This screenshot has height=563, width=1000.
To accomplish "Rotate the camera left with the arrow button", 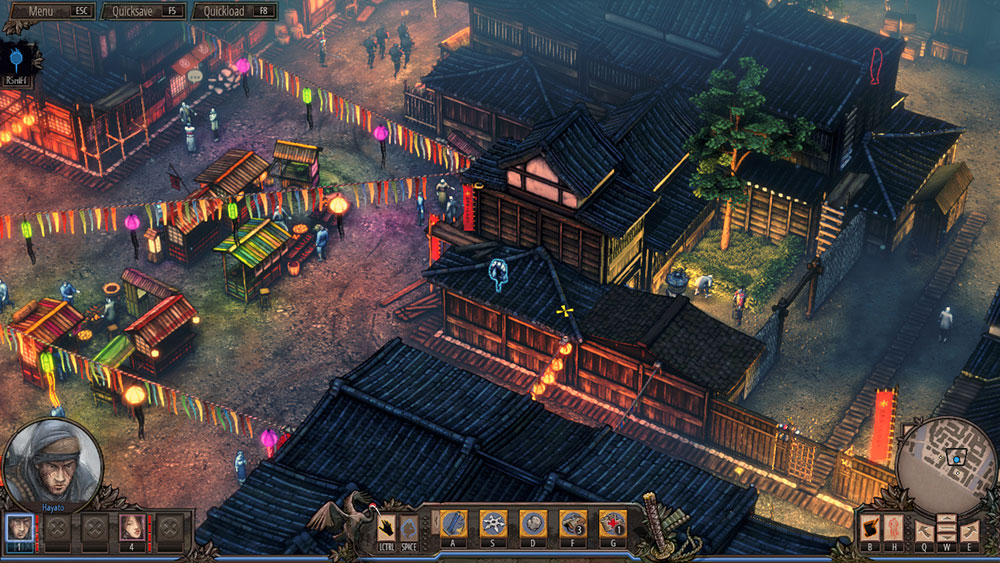I will click(925, 529).
